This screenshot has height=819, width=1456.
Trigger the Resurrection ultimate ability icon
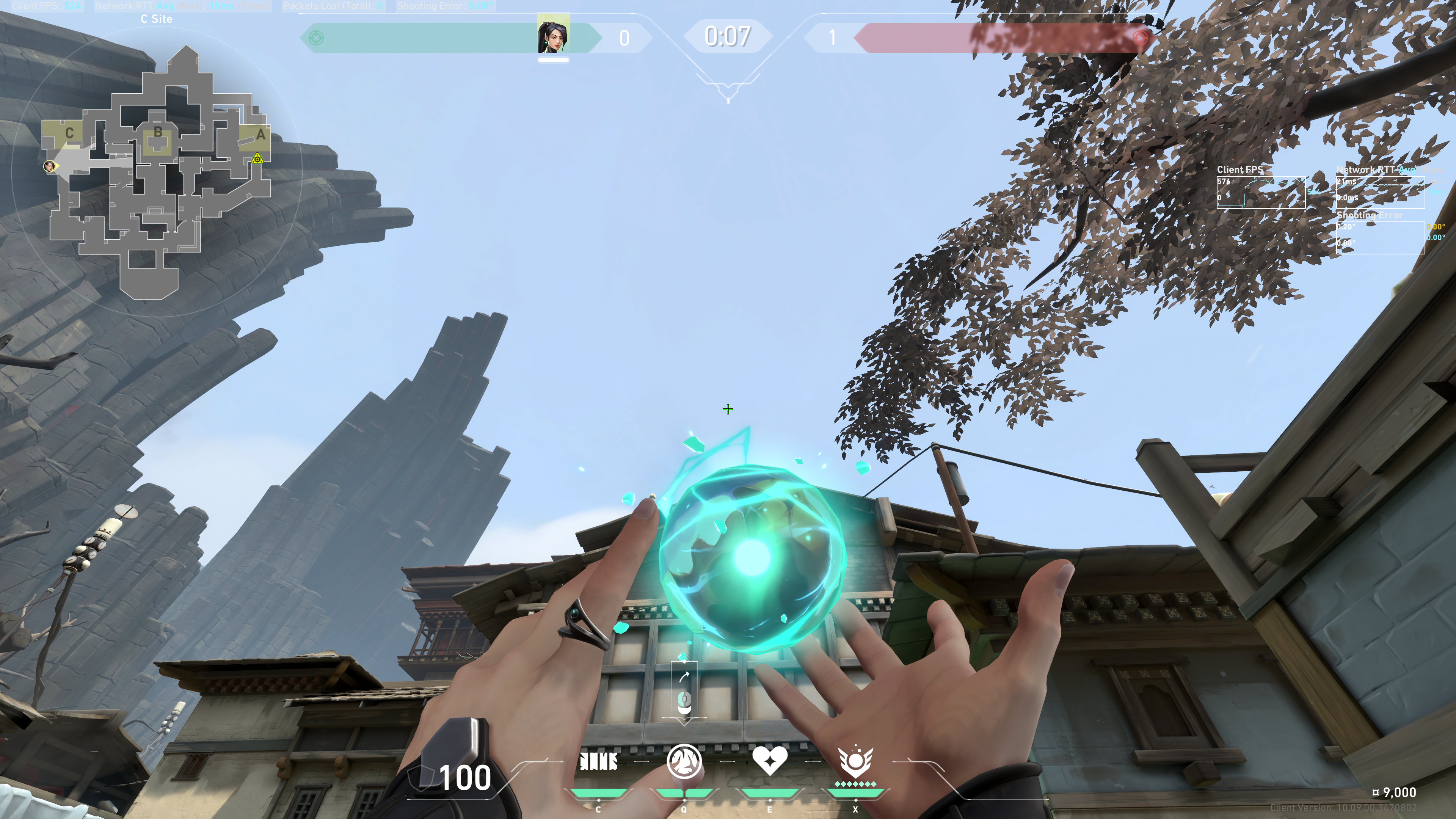(x=855, y=761)
